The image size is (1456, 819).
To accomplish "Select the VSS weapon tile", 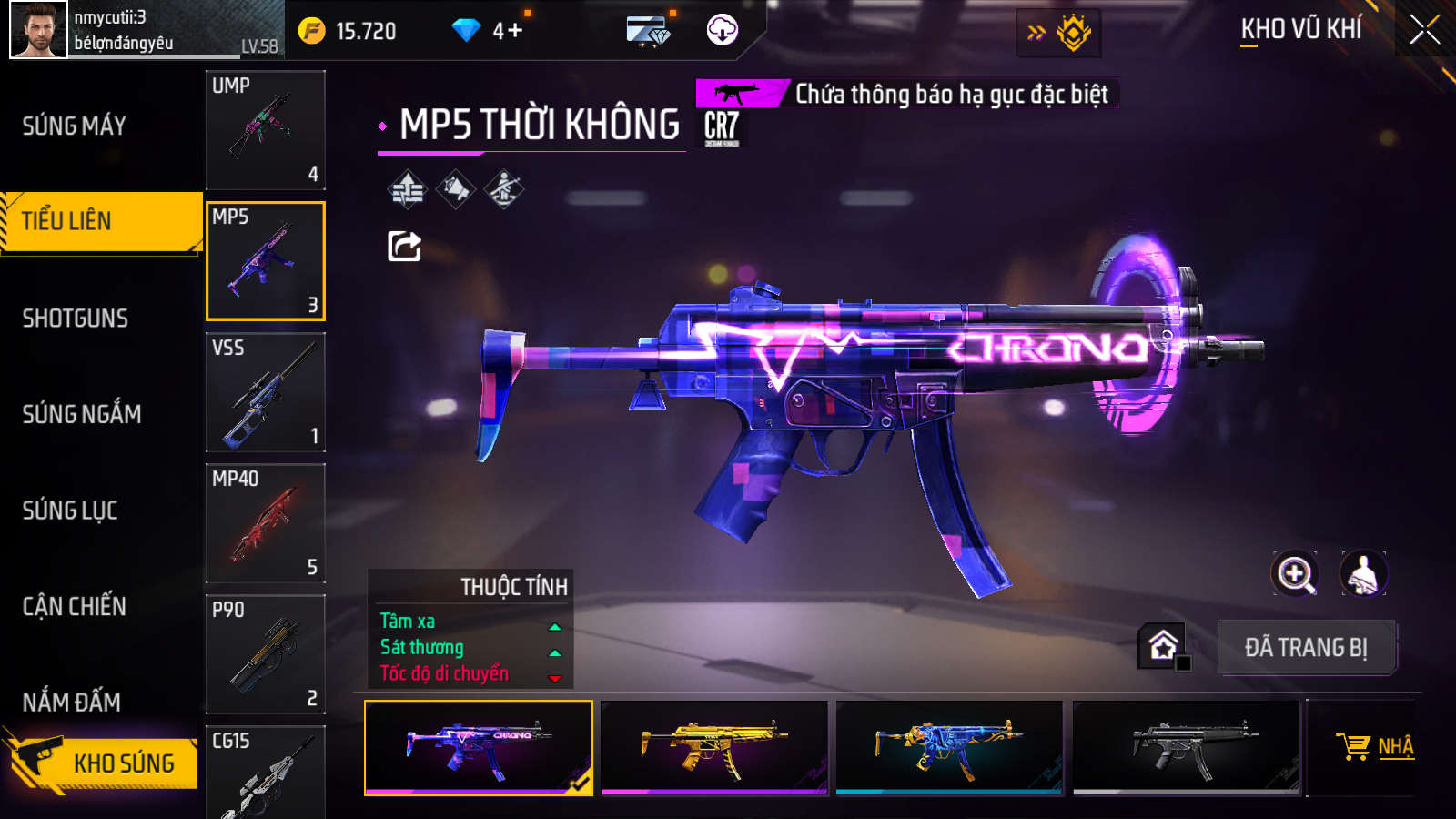I will [266, 392].
